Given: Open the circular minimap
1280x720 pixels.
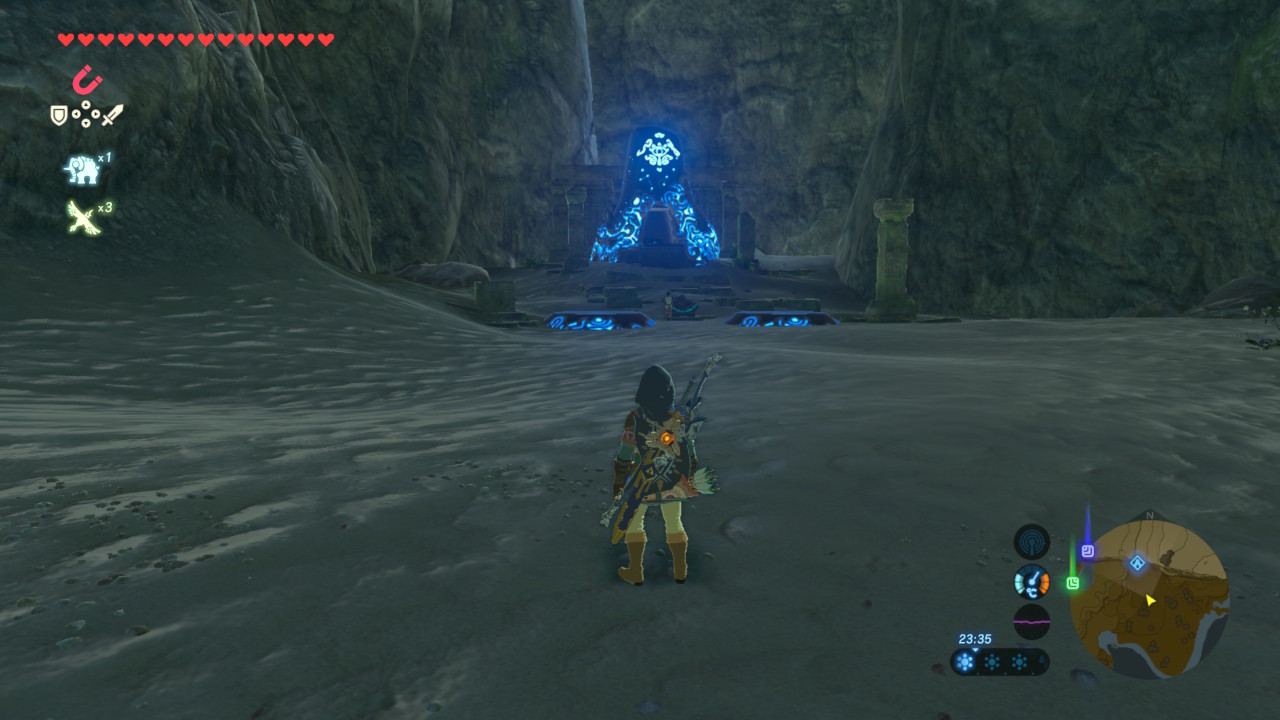Looking at the screenshot, I should pyautogui.click(x=1149, y=598).
